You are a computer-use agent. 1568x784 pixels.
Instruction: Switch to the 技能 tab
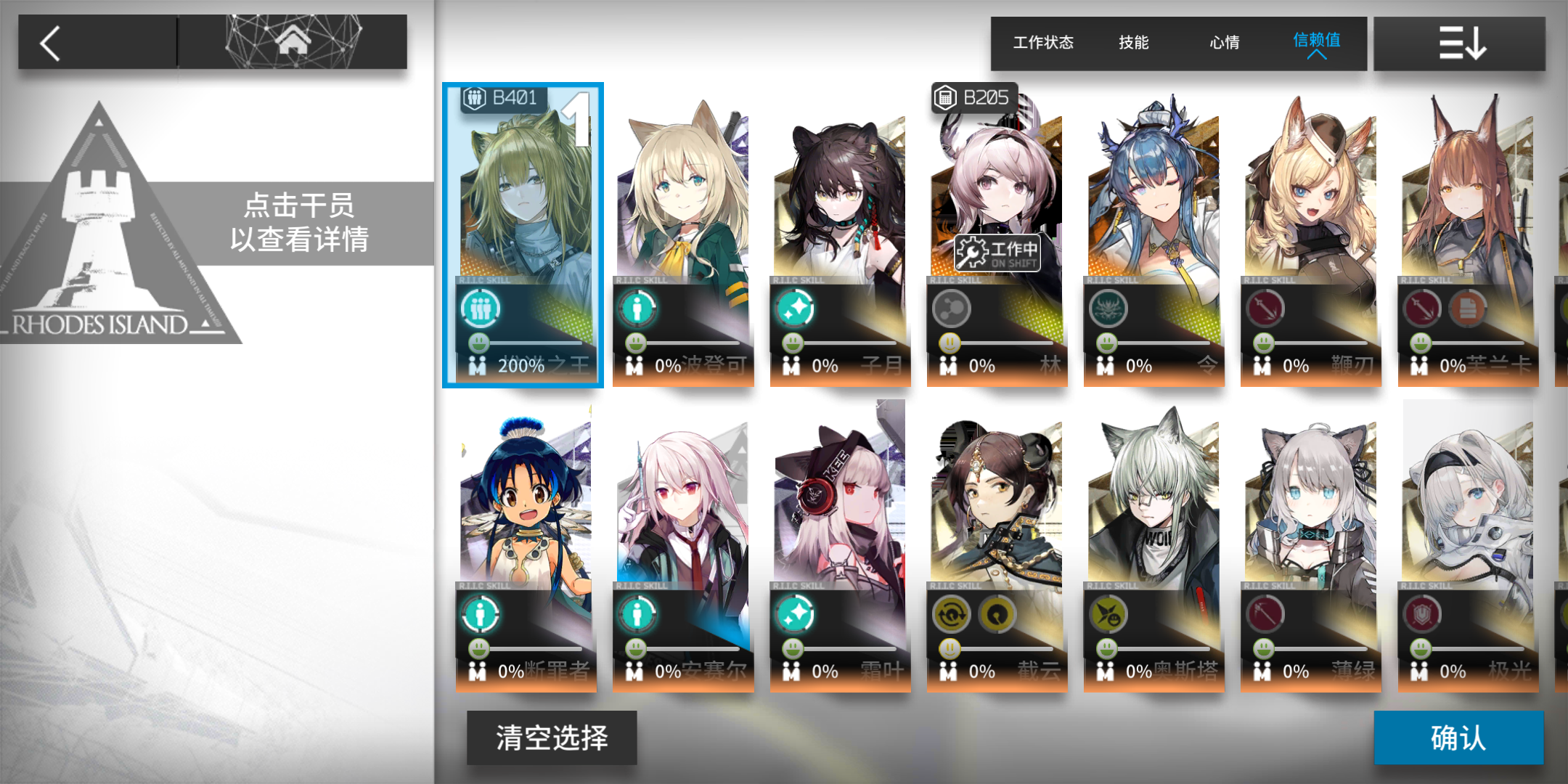[1133, 43]
